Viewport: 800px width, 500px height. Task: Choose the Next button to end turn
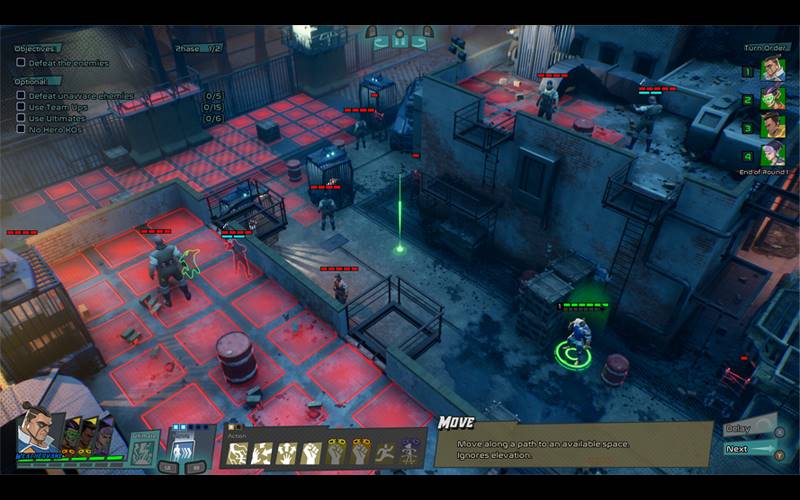click(747, 449)
